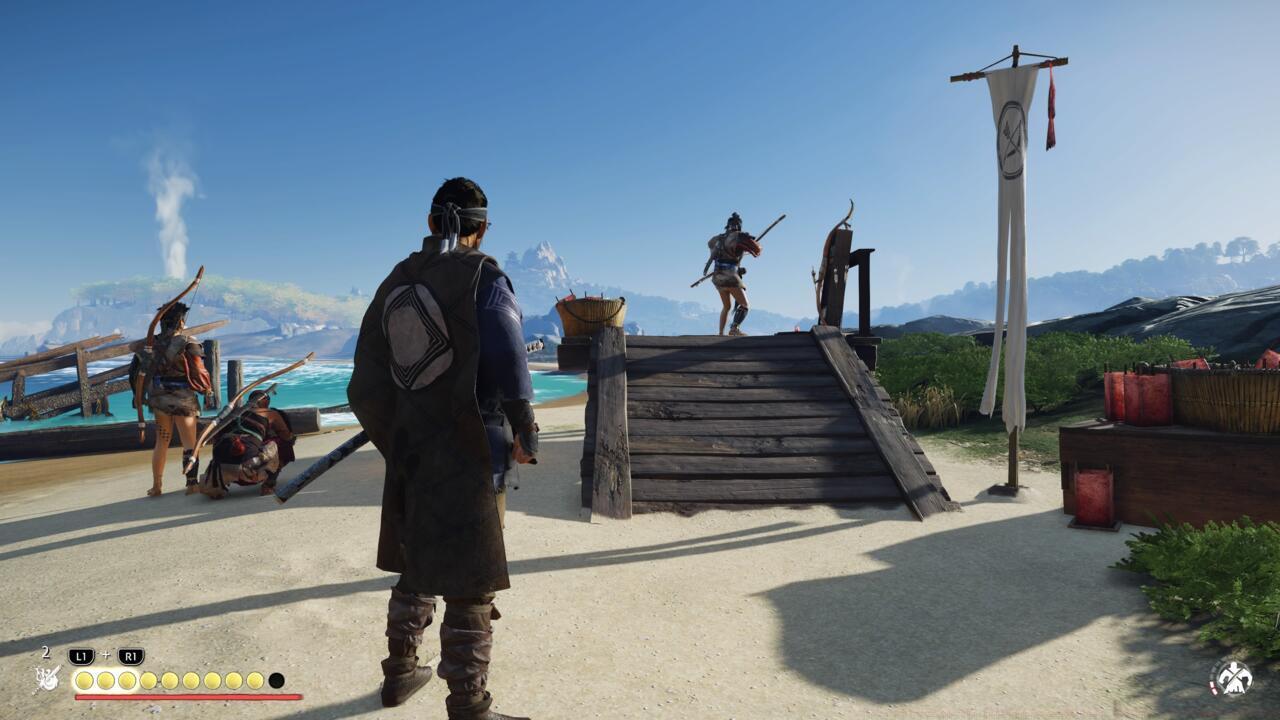The image size is (1280, 720).
Task: Select the crossed-swords class icon
Action: [x=1232, y=677]
